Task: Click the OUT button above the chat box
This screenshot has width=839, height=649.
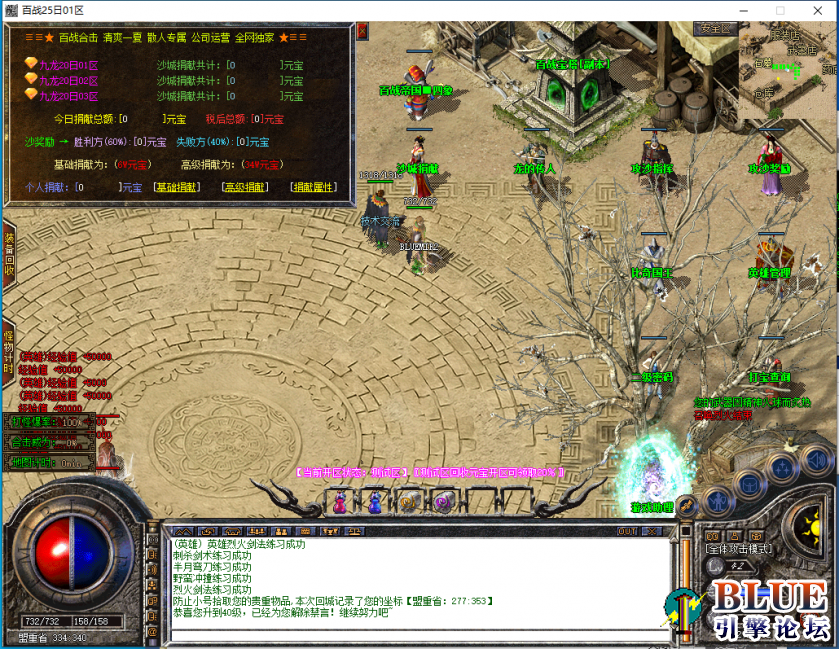Action: (627, 532)
